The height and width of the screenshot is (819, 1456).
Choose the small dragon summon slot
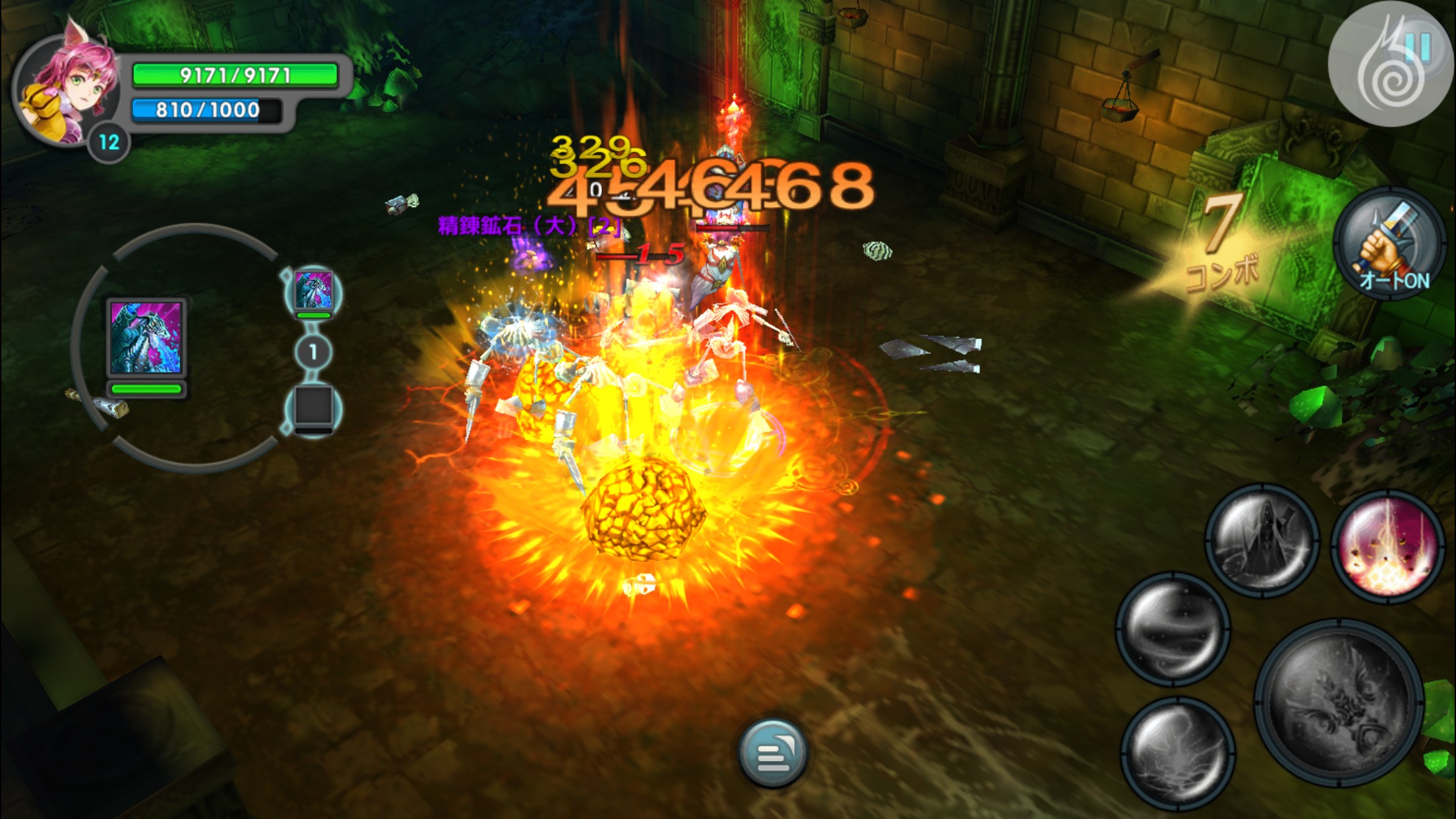tap(313, 290)
